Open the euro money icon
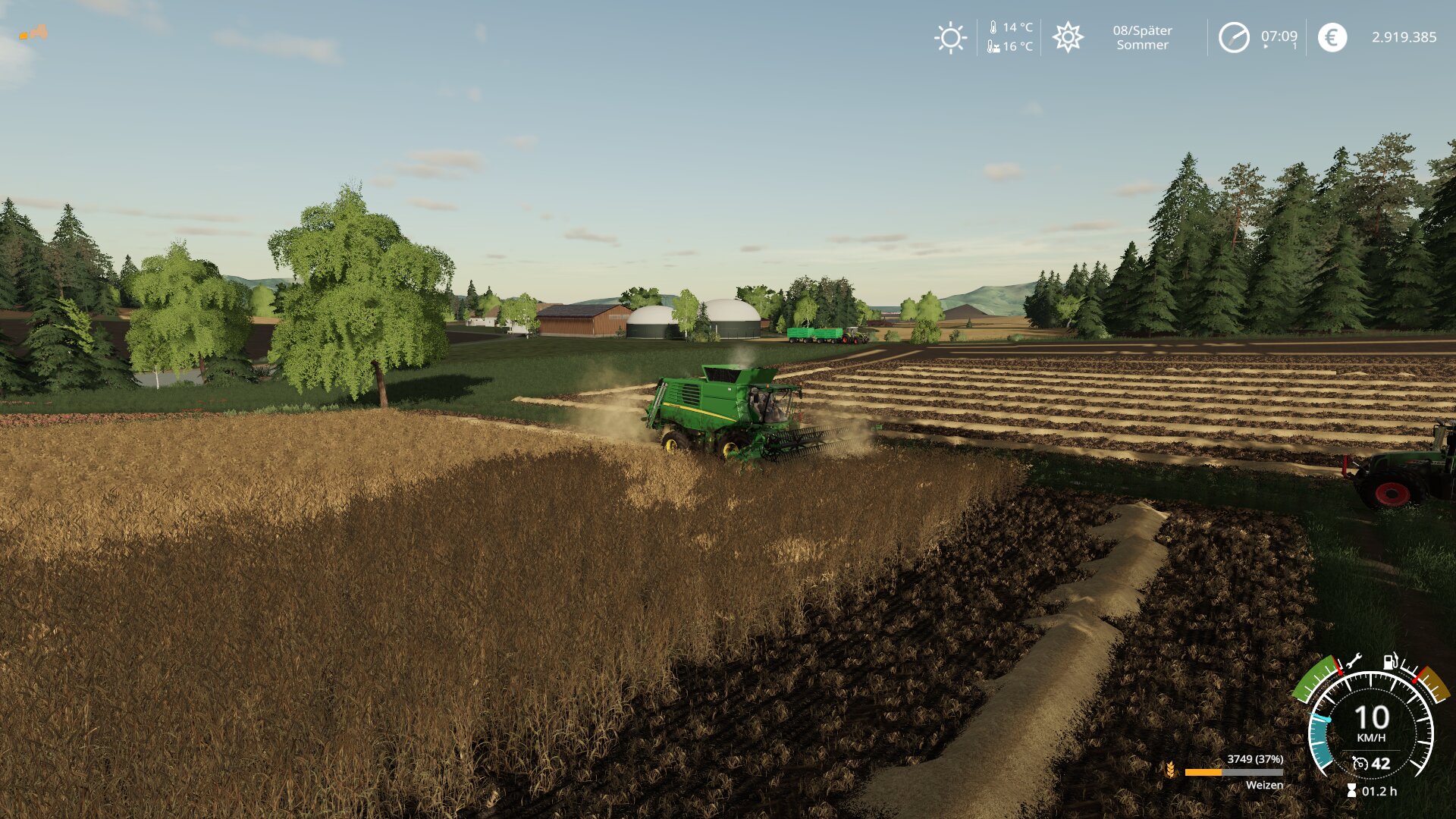Screen dimensions: 1456x819 pyautogui.click(x=1332, y=37)
